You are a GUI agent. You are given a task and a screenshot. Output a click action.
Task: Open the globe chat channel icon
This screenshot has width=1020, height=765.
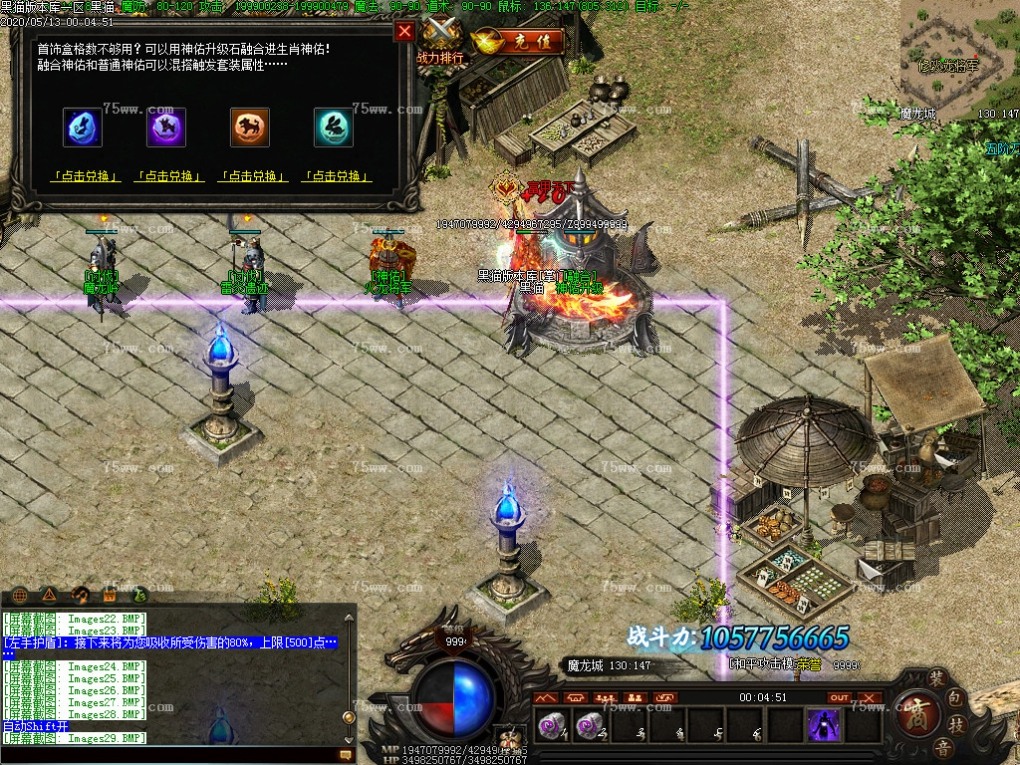coord(19,594)
